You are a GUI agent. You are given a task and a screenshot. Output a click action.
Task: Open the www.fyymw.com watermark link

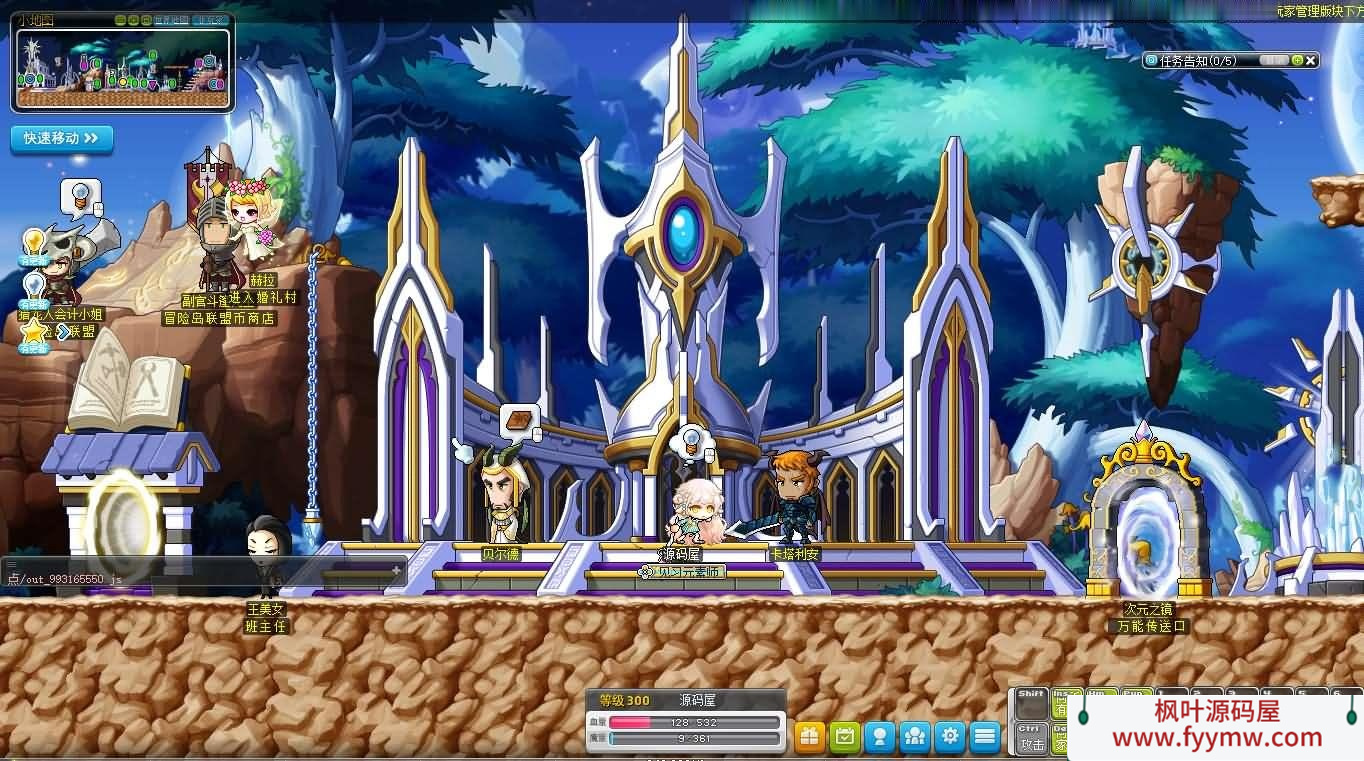click(x=1217, y=738)
